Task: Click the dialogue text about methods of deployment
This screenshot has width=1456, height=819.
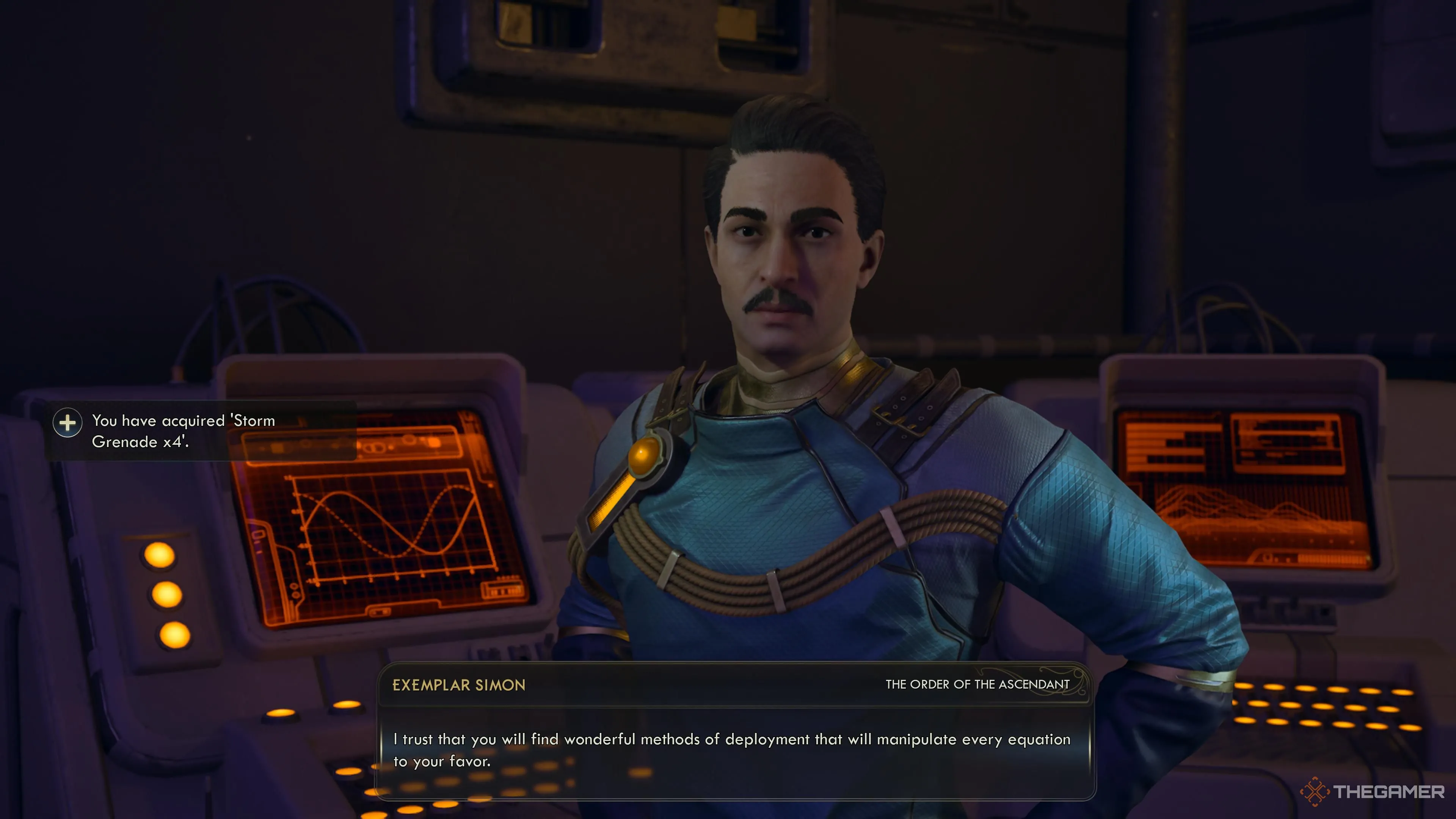Action: click(729, 739)
